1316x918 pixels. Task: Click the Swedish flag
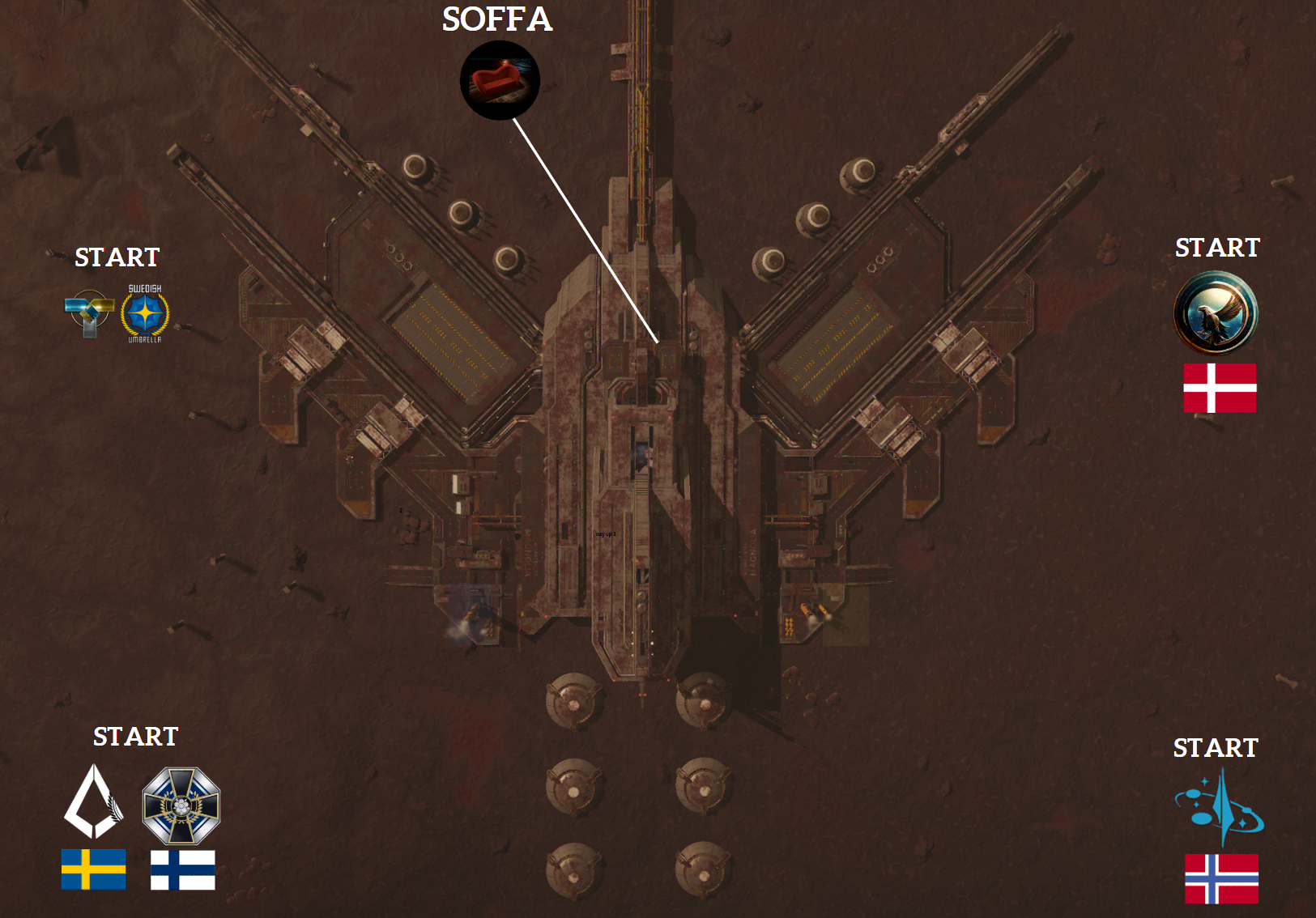tap(94, 869)
